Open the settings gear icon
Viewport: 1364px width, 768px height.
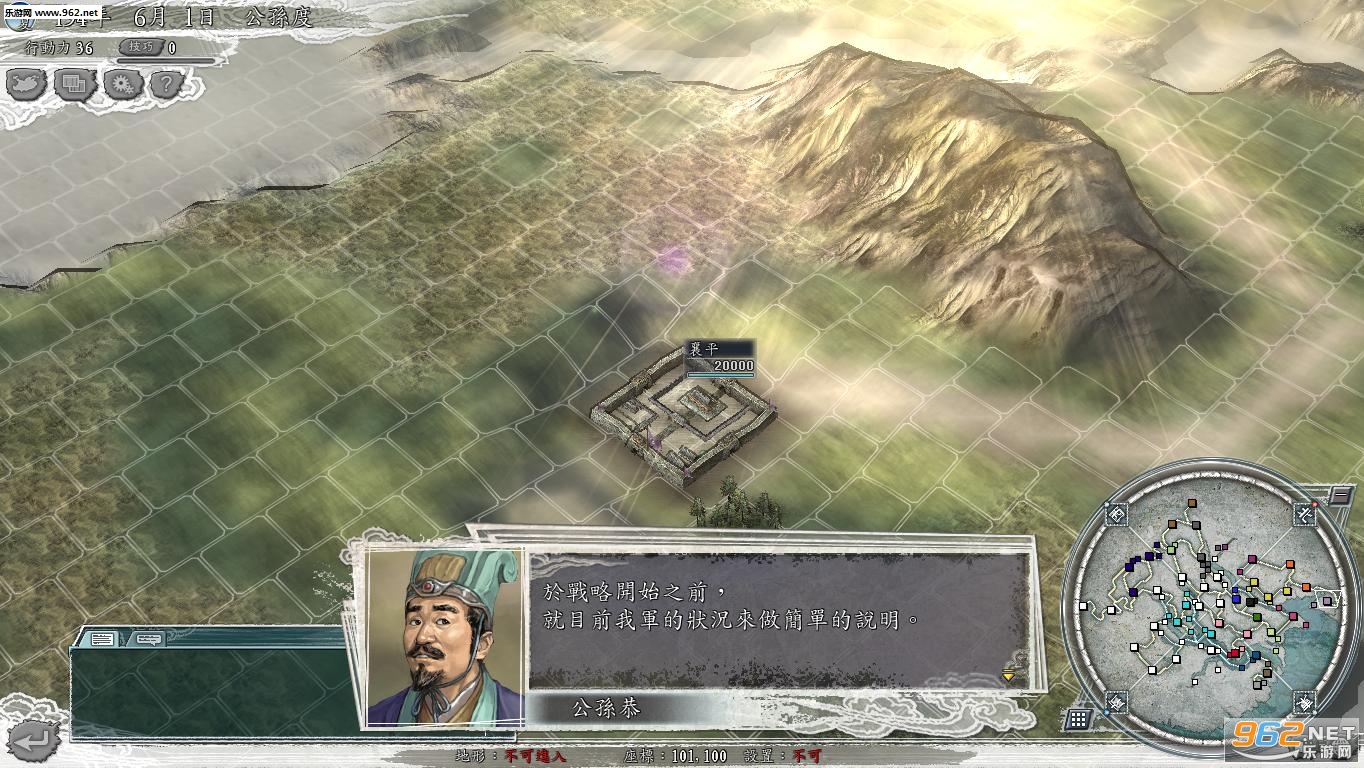click(122, 85)
